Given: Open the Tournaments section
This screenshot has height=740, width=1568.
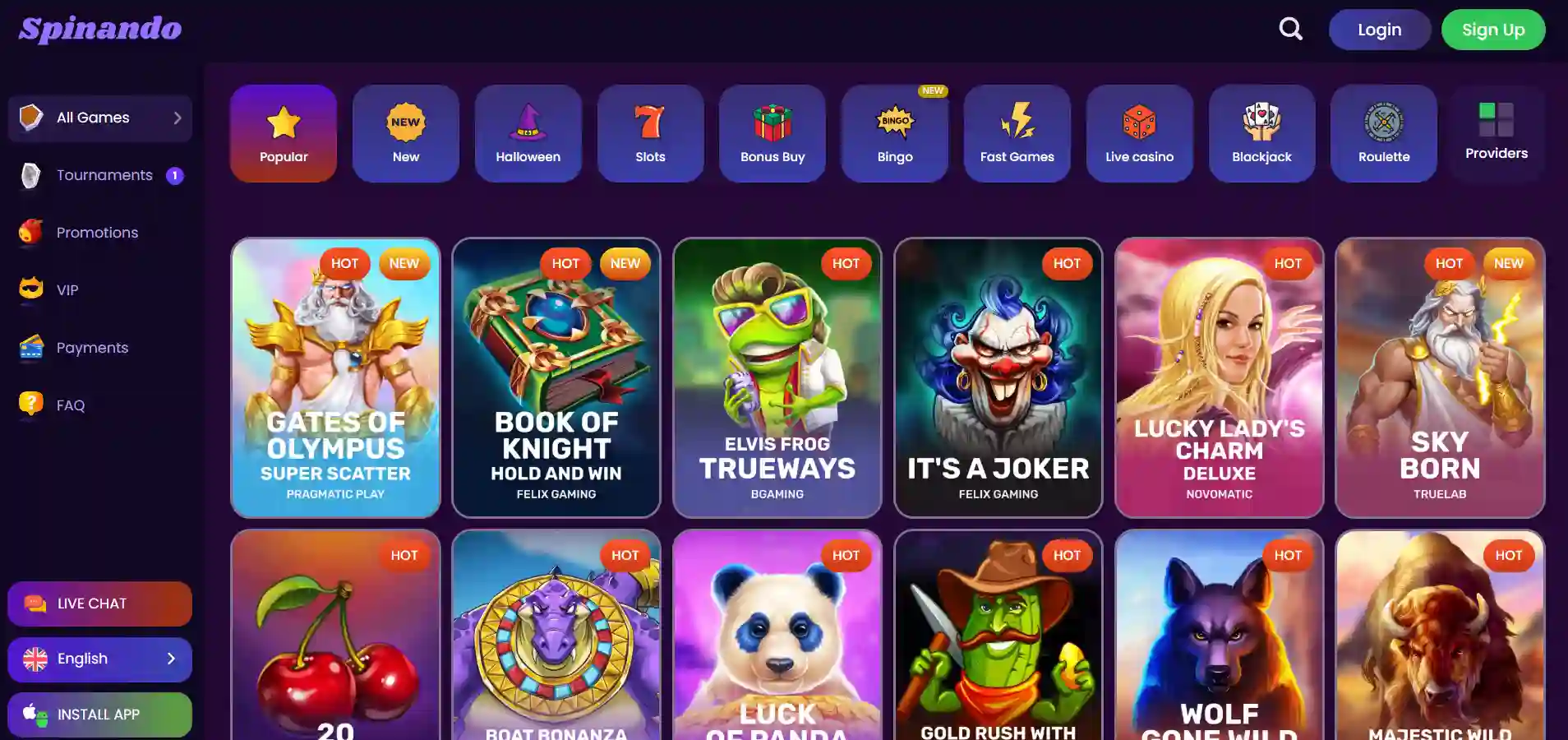Looking at the screenshot, I should pyautogui.click(x=104, y=175).
